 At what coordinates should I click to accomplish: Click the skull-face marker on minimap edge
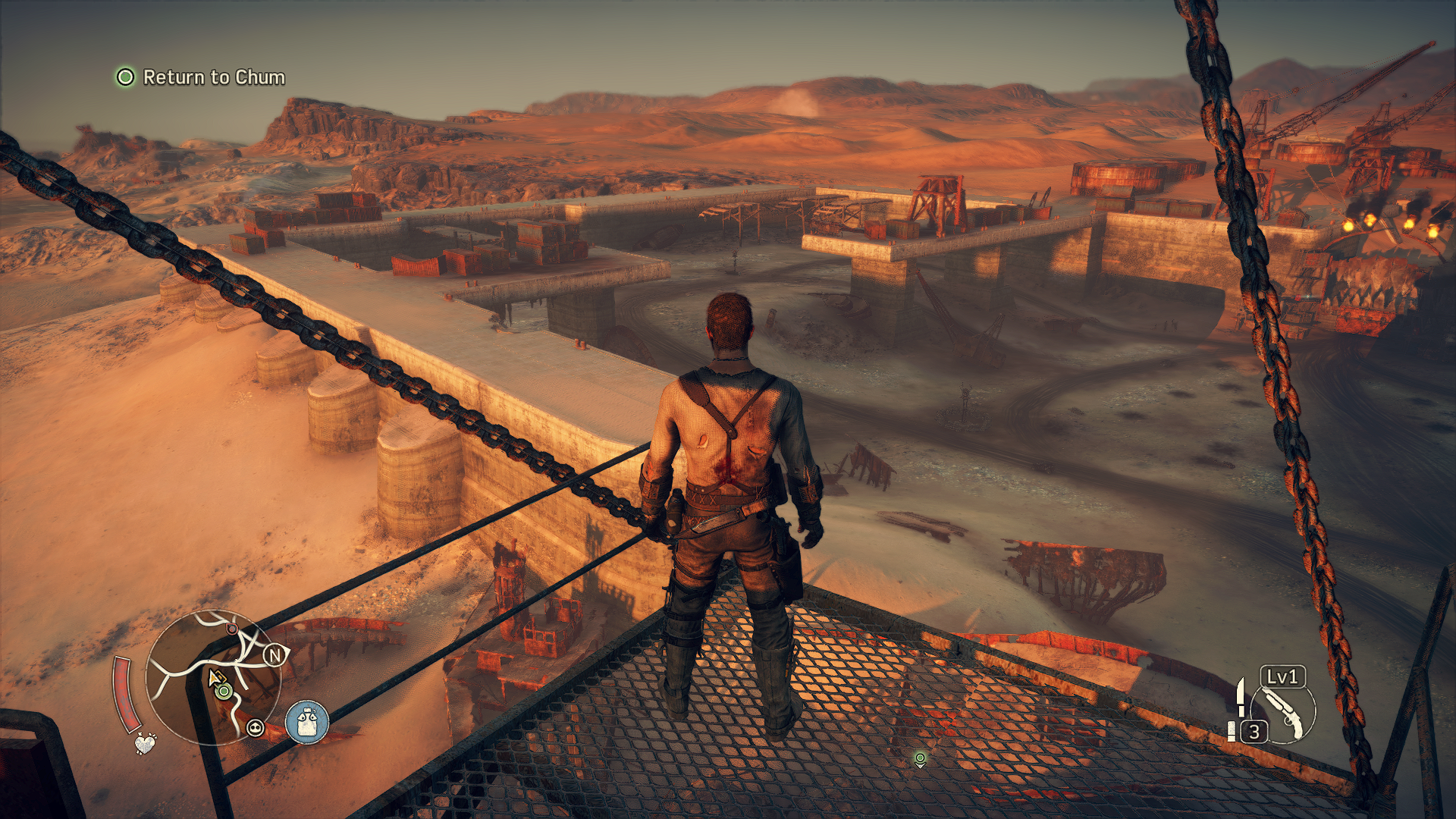[x=256, y=729]
